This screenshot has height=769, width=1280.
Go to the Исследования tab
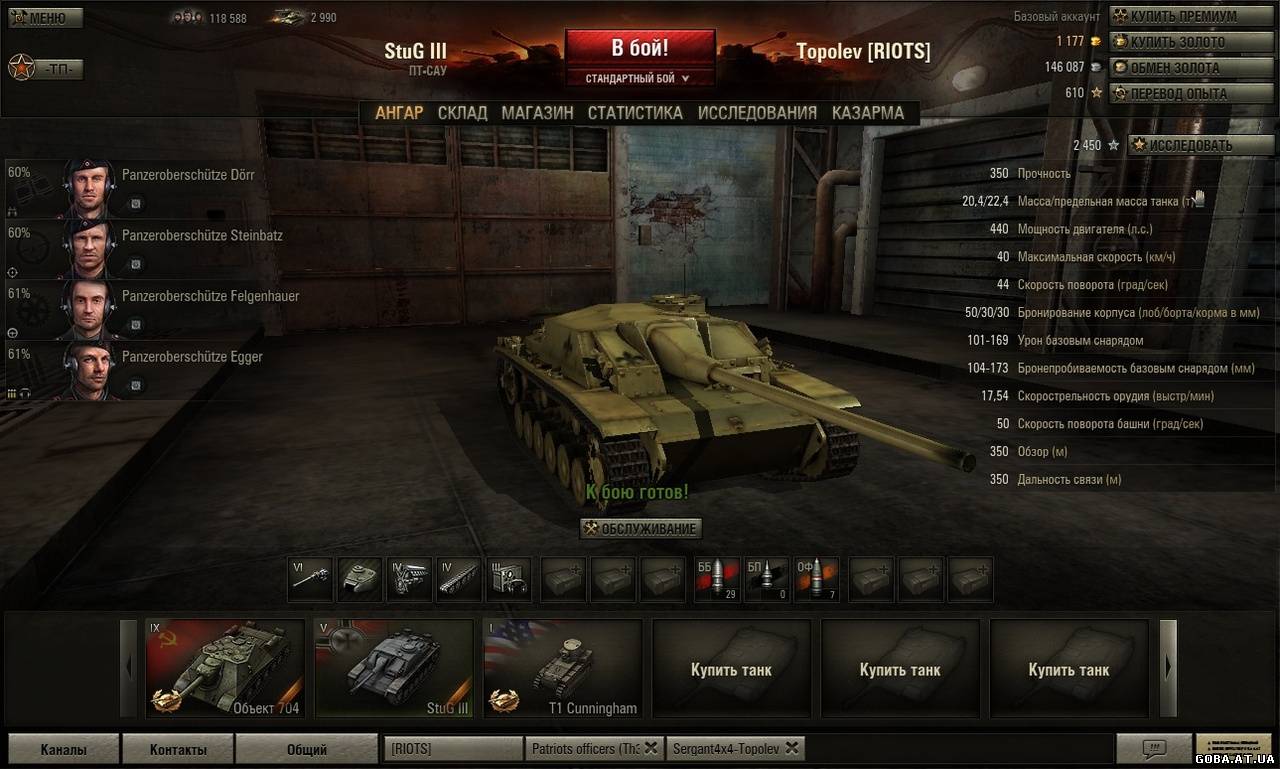(757, 113)
